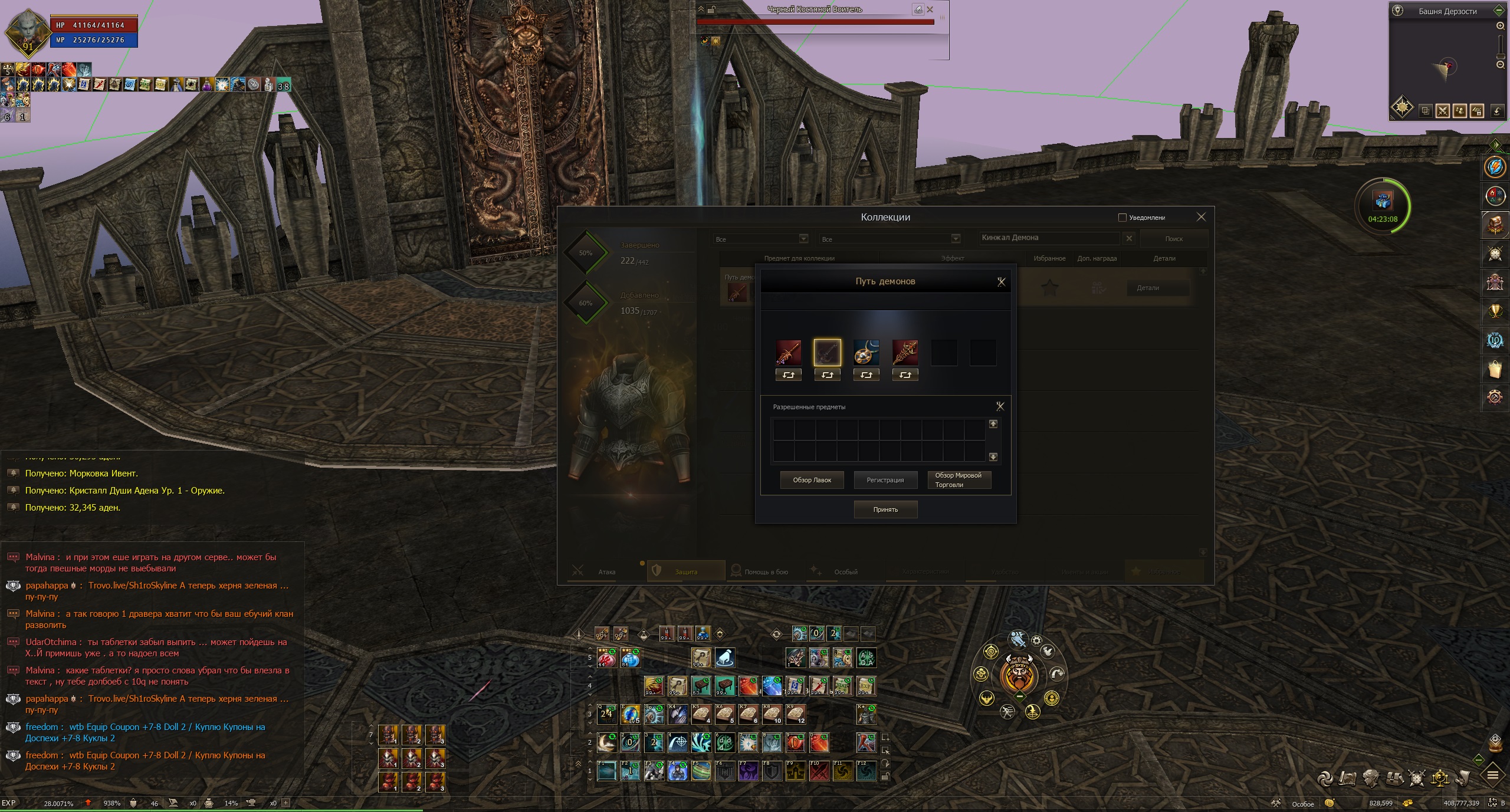Image resolution: width=1510 pixels, height=812 pixels.
Task: Clear the Кинжал Демона search text
Action: tap(1129, 238)
